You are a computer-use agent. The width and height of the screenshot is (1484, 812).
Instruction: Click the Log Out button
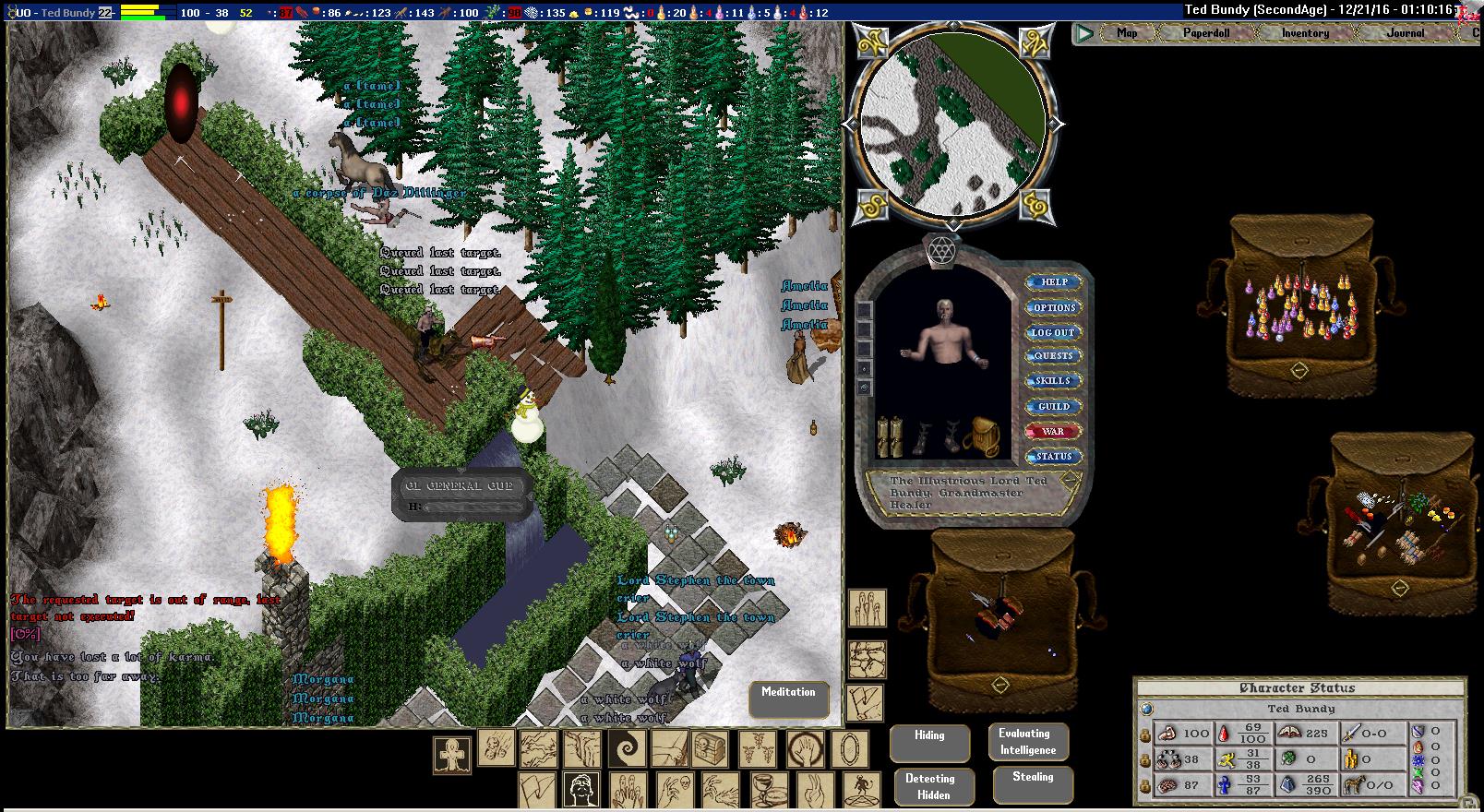(x=1053, y=332)
